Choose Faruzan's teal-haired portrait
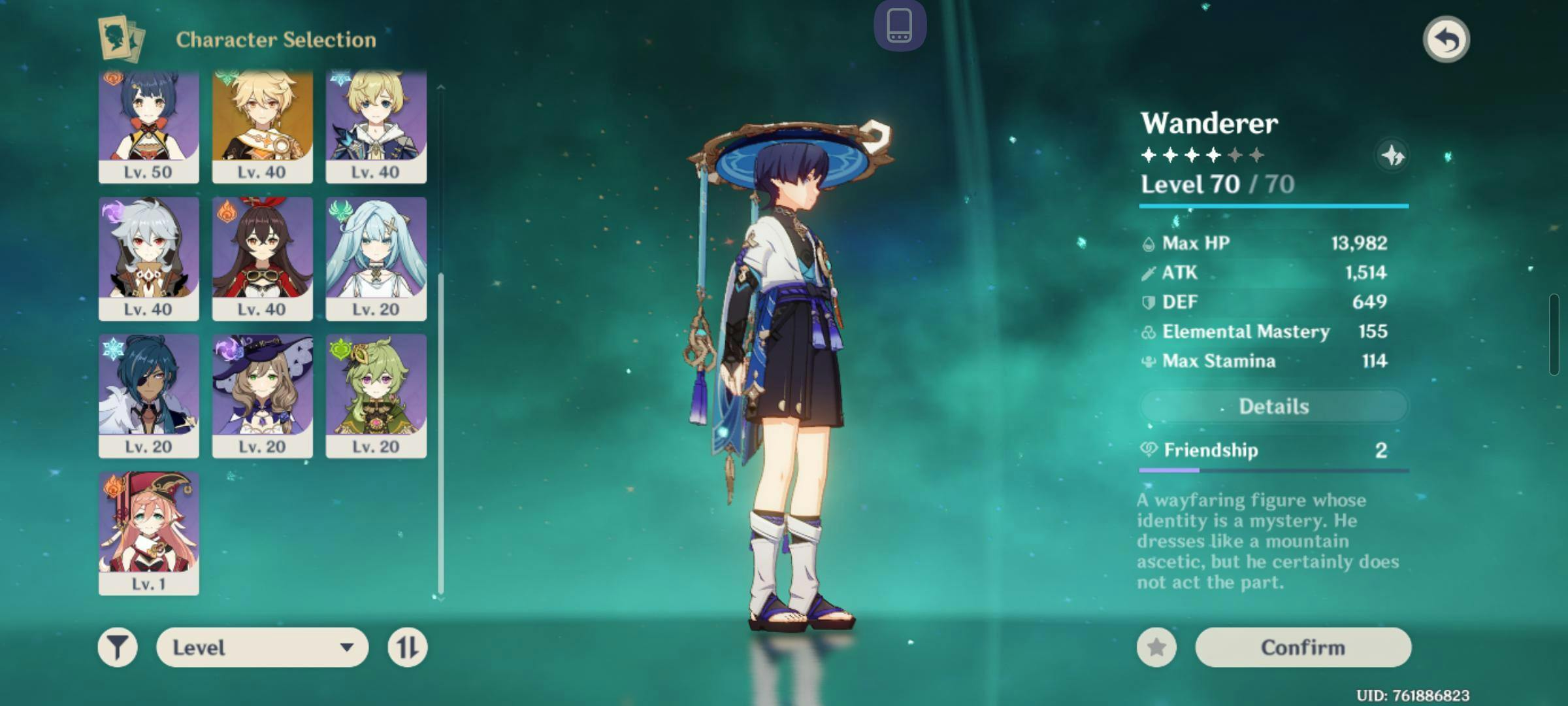The height and width of the screenshot is (706, 1568). click(x=376, y=258)
